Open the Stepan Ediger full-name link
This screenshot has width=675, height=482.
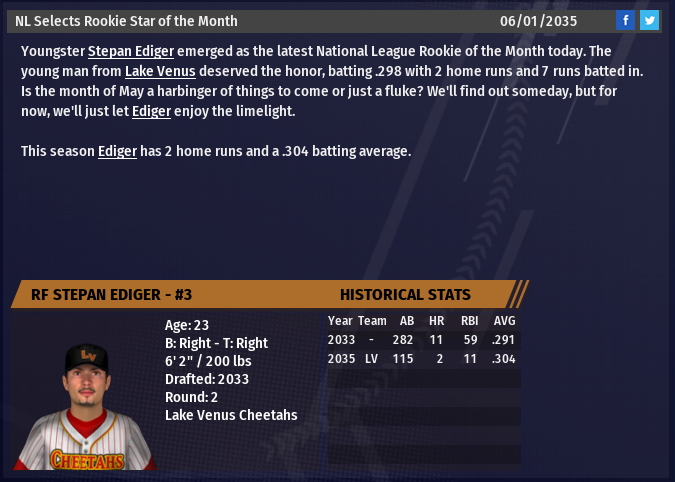coord(130,51)
